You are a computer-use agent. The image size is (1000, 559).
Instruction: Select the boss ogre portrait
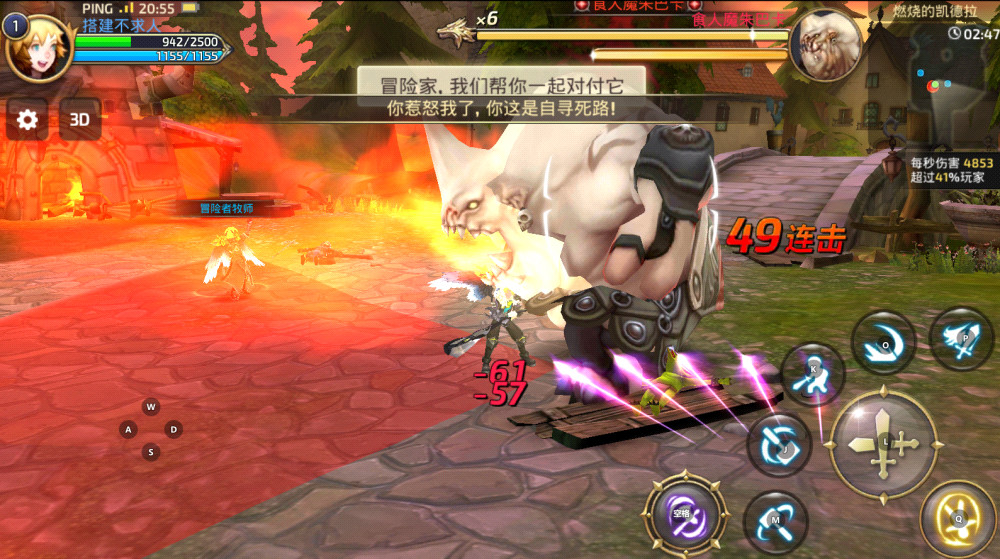click(x=826, y=46)
